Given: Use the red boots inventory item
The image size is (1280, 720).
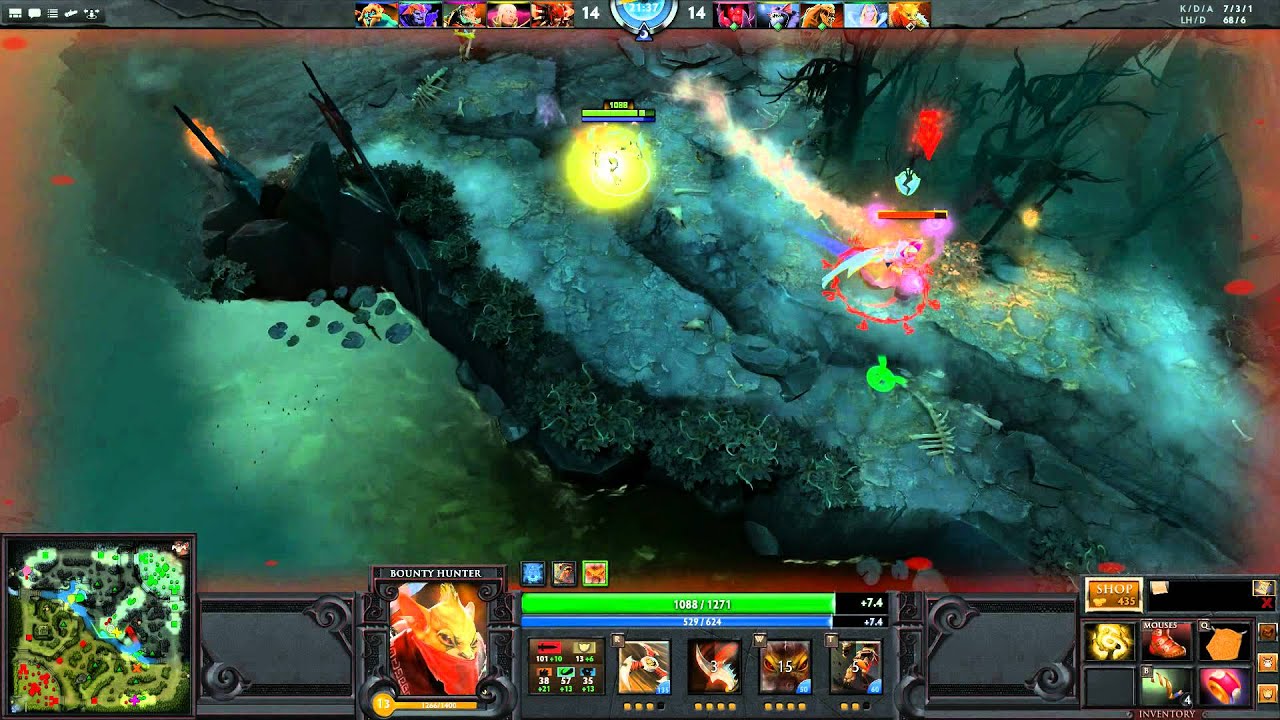Looking at the screenshot, I should coord(1166,643).
